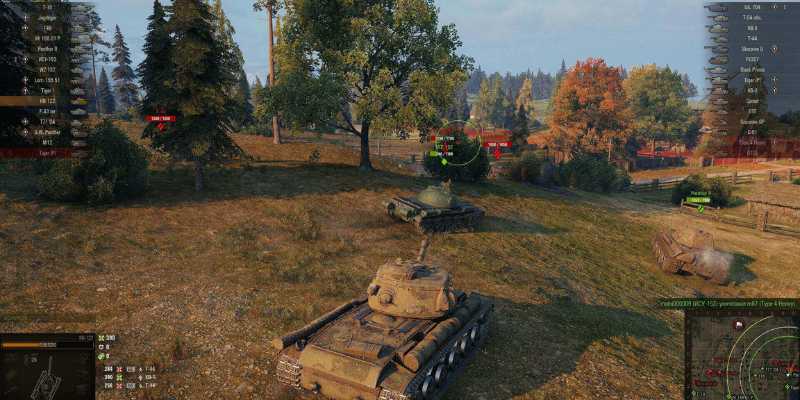Select the T-54 ltwt. enemy list row
The height and width of the screenshot is (400, 800).
click(752, 17)
